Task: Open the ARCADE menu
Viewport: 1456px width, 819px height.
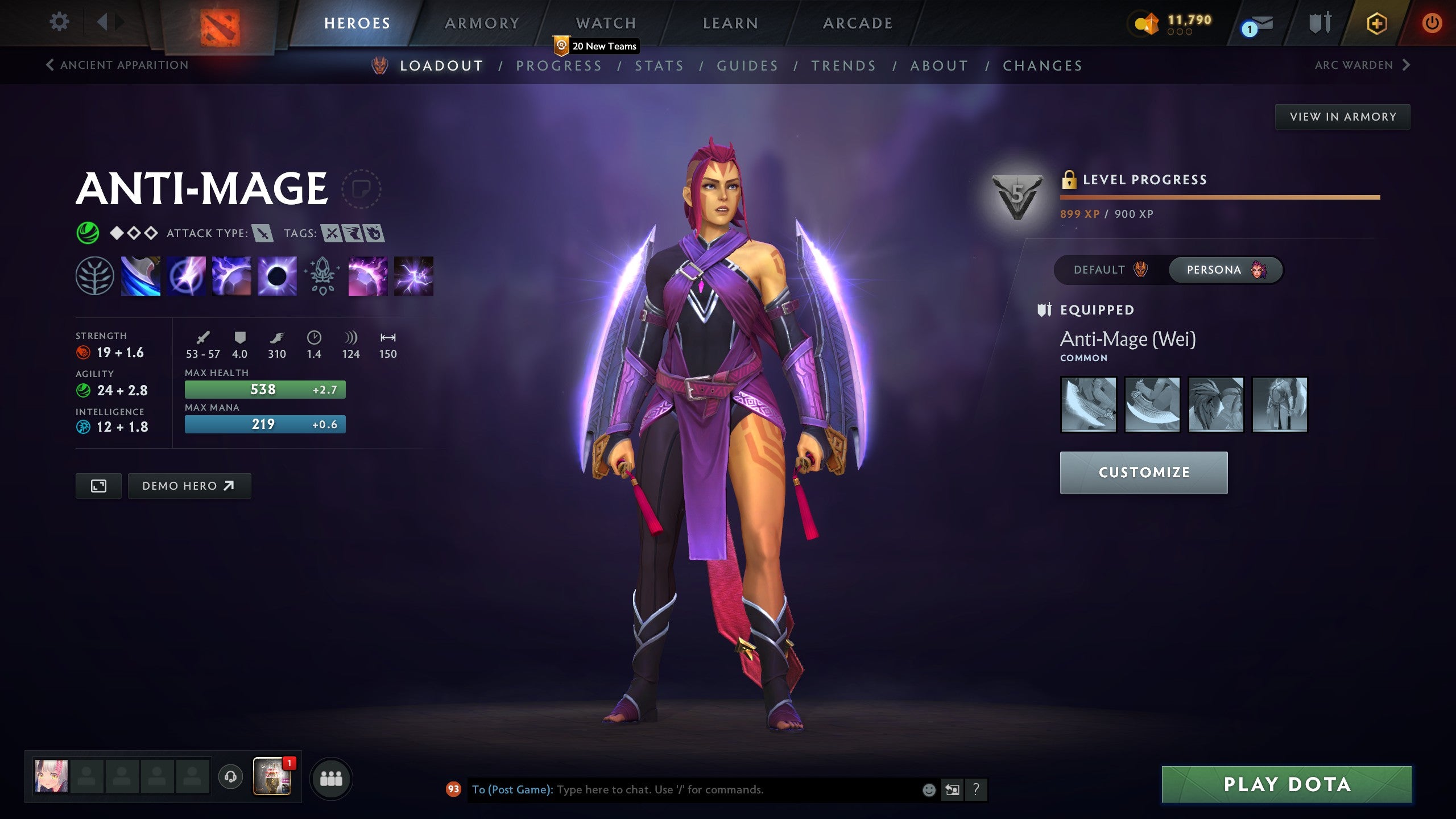Action: click(x=857, y=23)
